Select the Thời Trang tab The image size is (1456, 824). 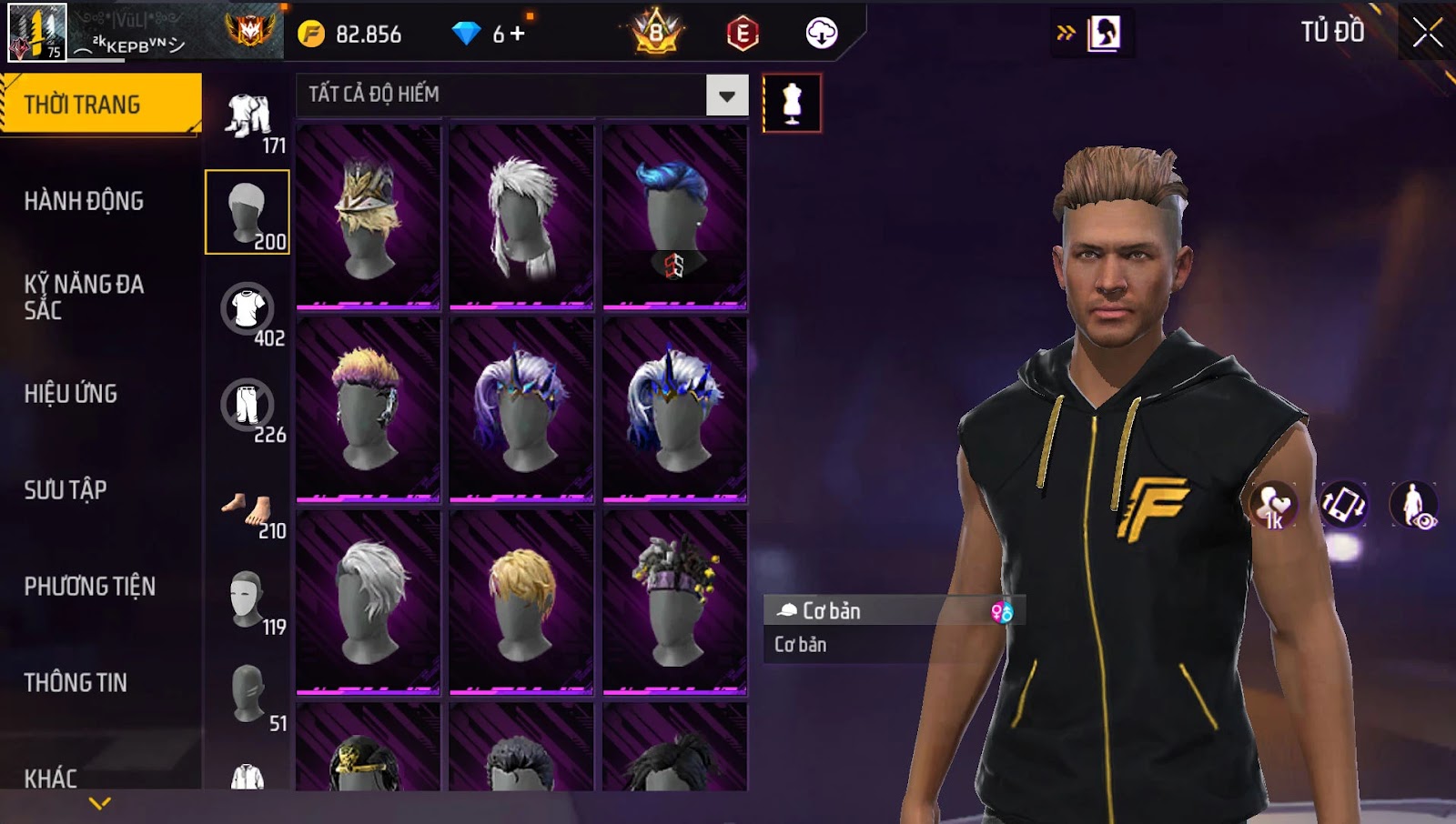[x=100, y=105]
